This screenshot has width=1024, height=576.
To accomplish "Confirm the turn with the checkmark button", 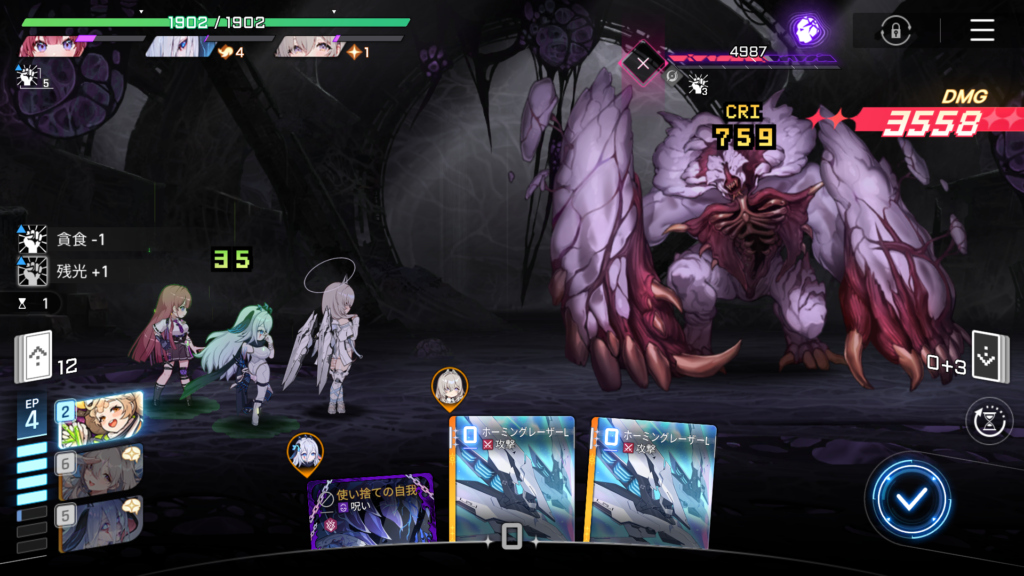I will click(910, 498).
